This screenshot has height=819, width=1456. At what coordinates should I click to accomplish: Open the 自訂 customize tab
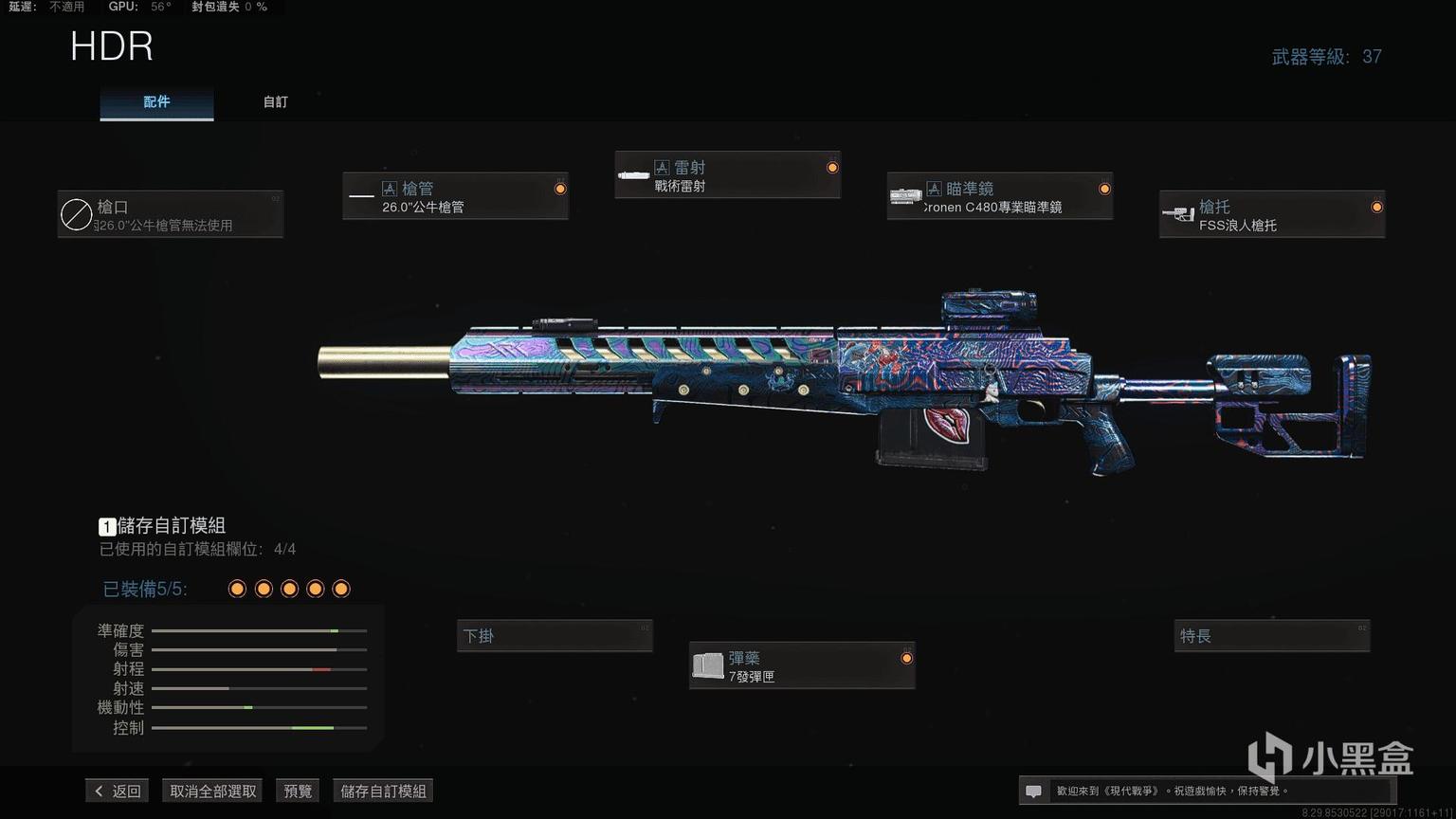pos(275,101)
